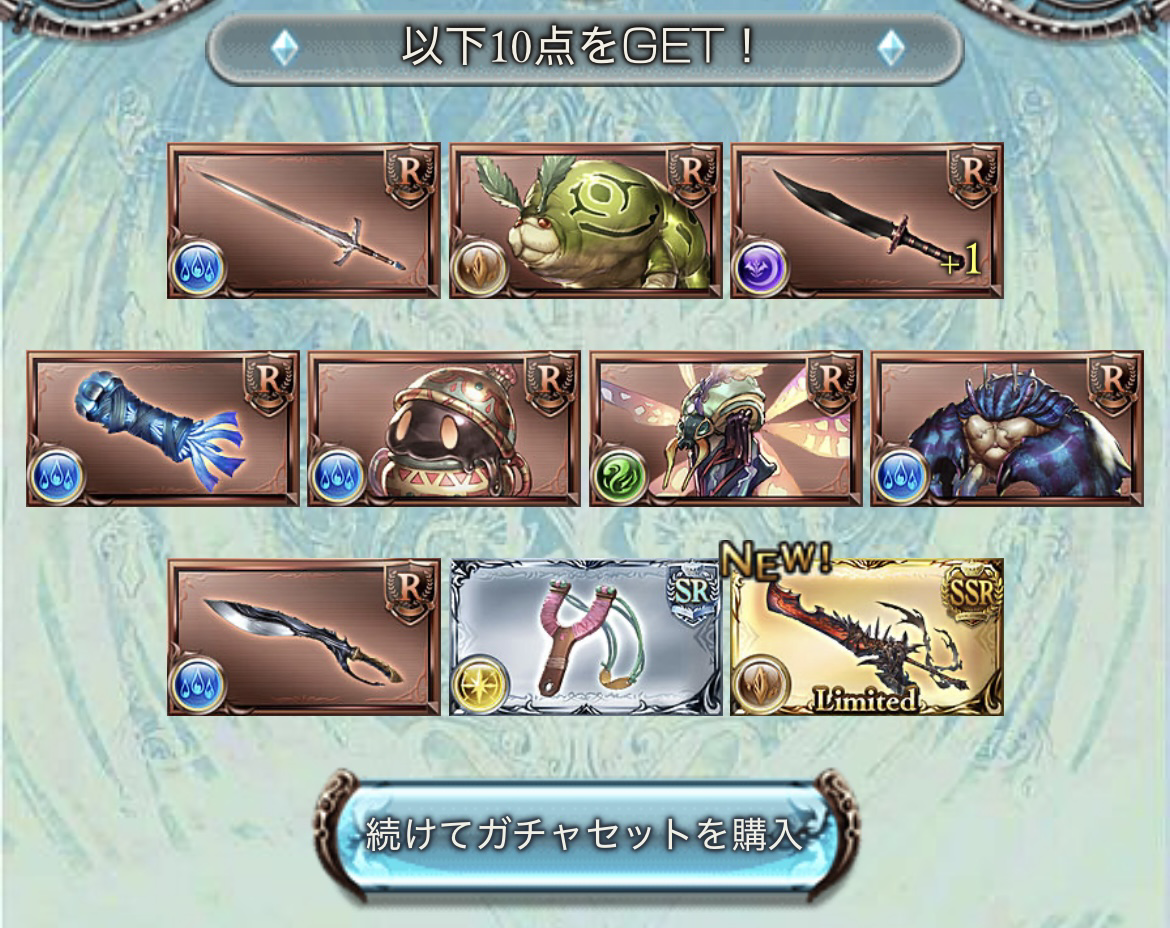Open the green leafy creature summon card

[585, 221]
